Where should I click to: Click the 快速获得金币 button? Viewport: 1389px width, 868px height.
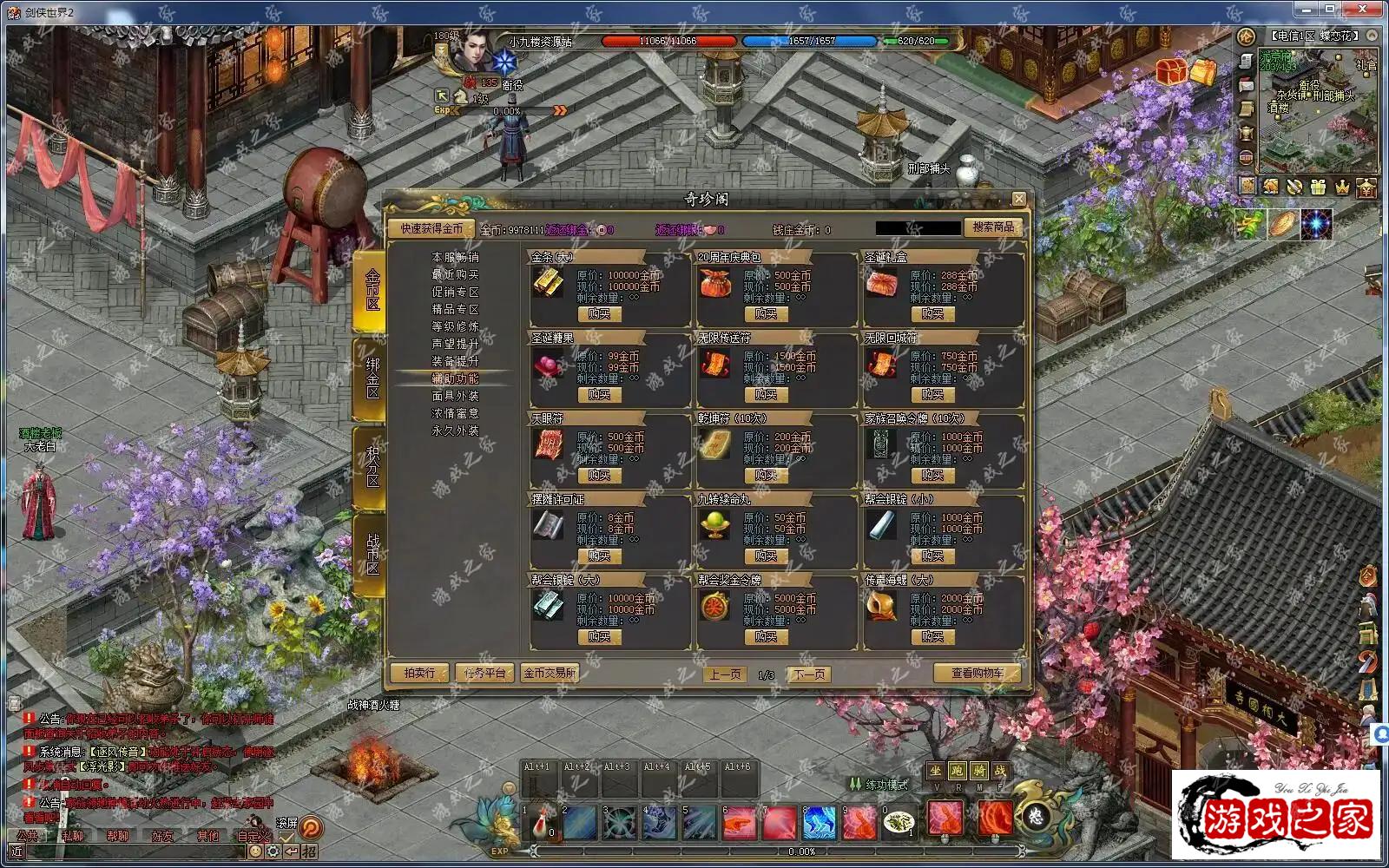pos(431,229)
